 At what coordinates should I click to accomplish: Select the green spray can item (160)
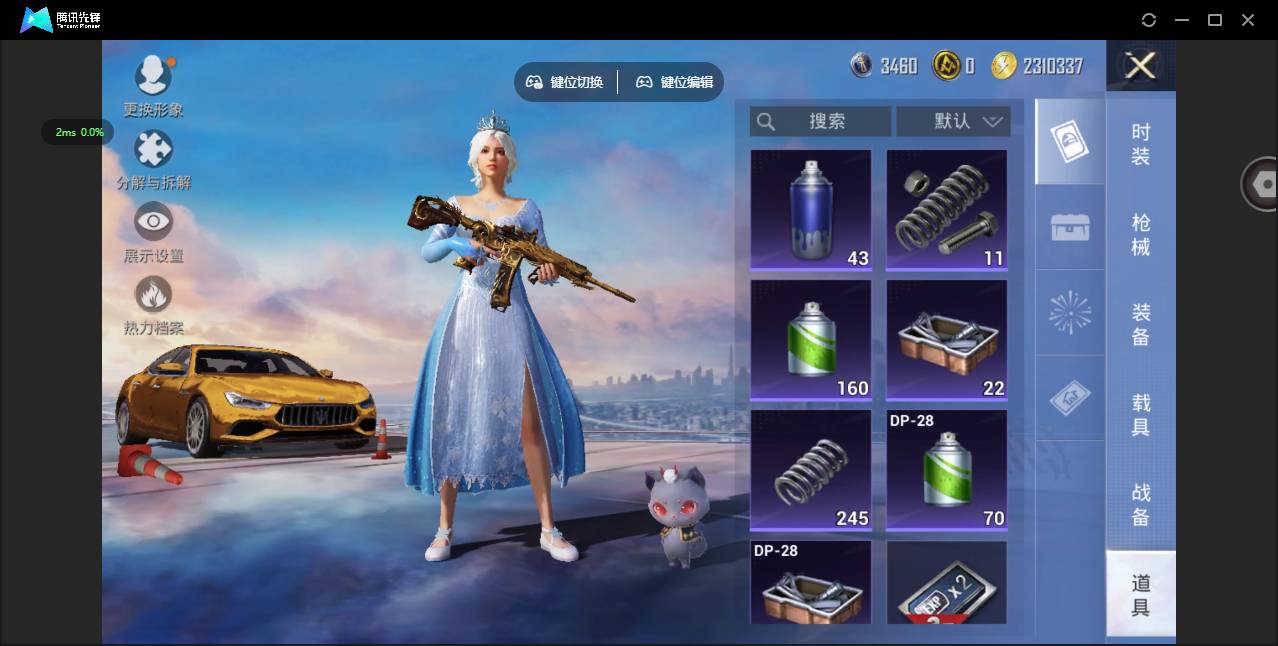[x=811, y=340]
